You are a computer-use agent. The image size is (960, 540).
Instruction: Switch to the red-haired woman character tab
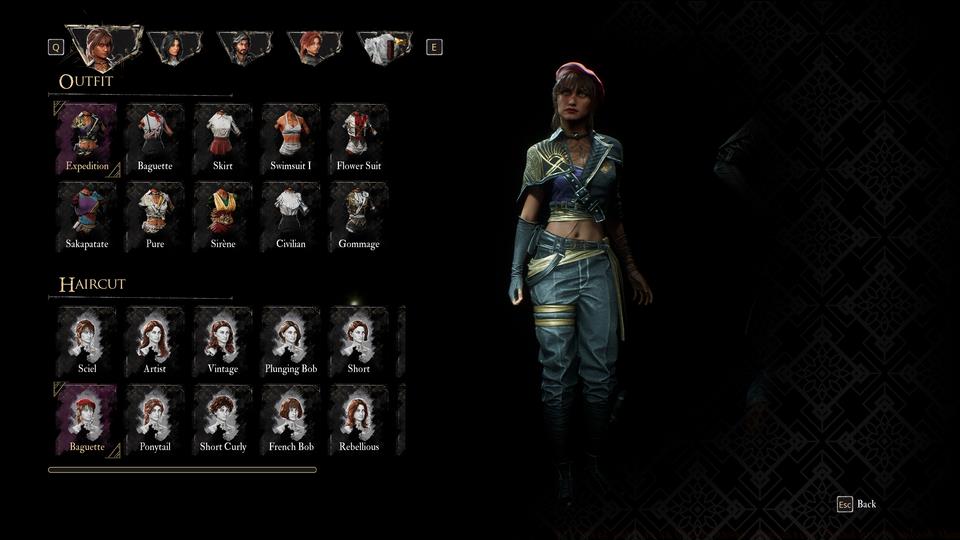[x=314, y=47]
